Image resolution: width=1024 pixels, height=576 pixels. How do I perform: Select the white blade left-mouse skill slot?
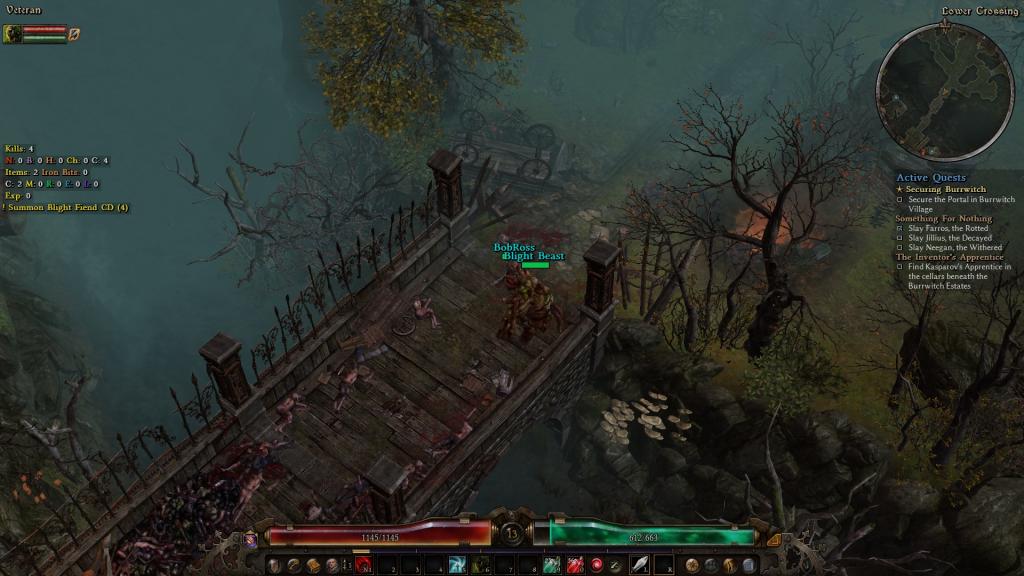click(637, 565)
